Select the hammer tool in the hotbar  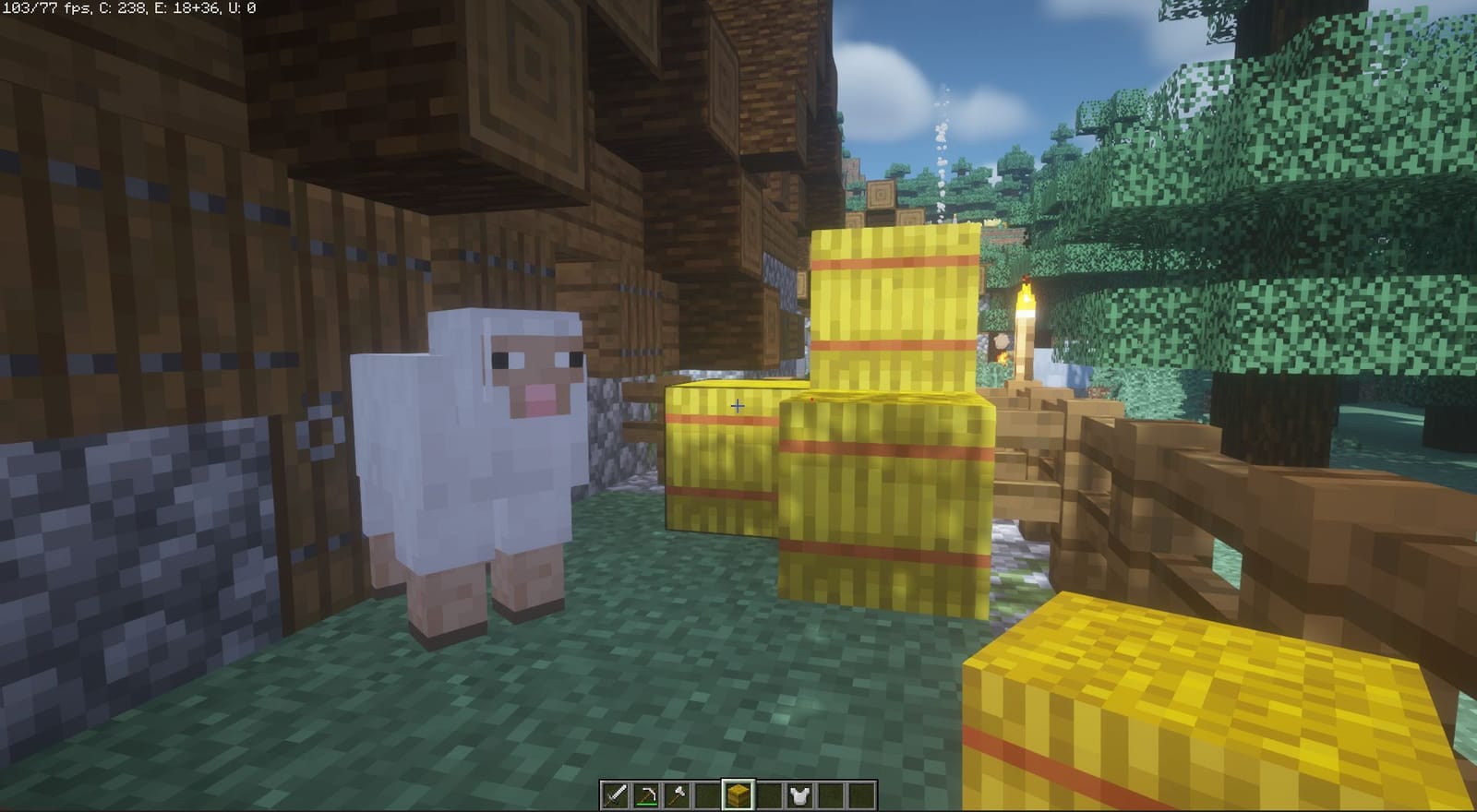(x=676, y=794)
